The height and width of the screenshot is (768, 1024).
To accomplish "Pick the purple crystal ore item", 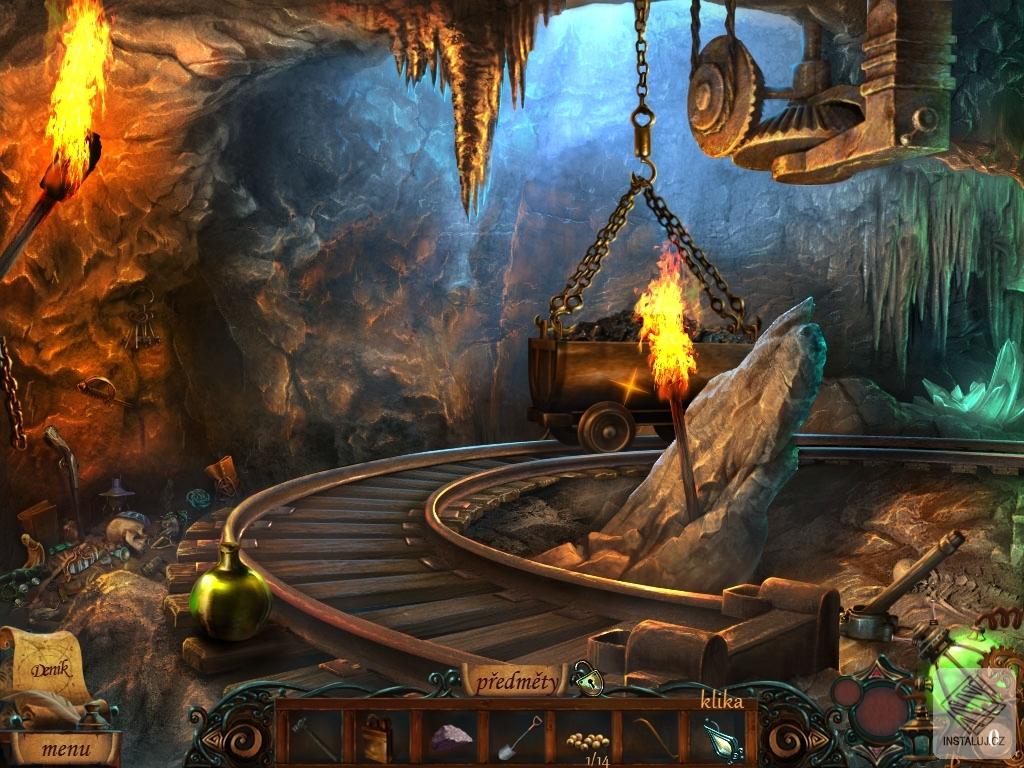I will click(450, 738).
